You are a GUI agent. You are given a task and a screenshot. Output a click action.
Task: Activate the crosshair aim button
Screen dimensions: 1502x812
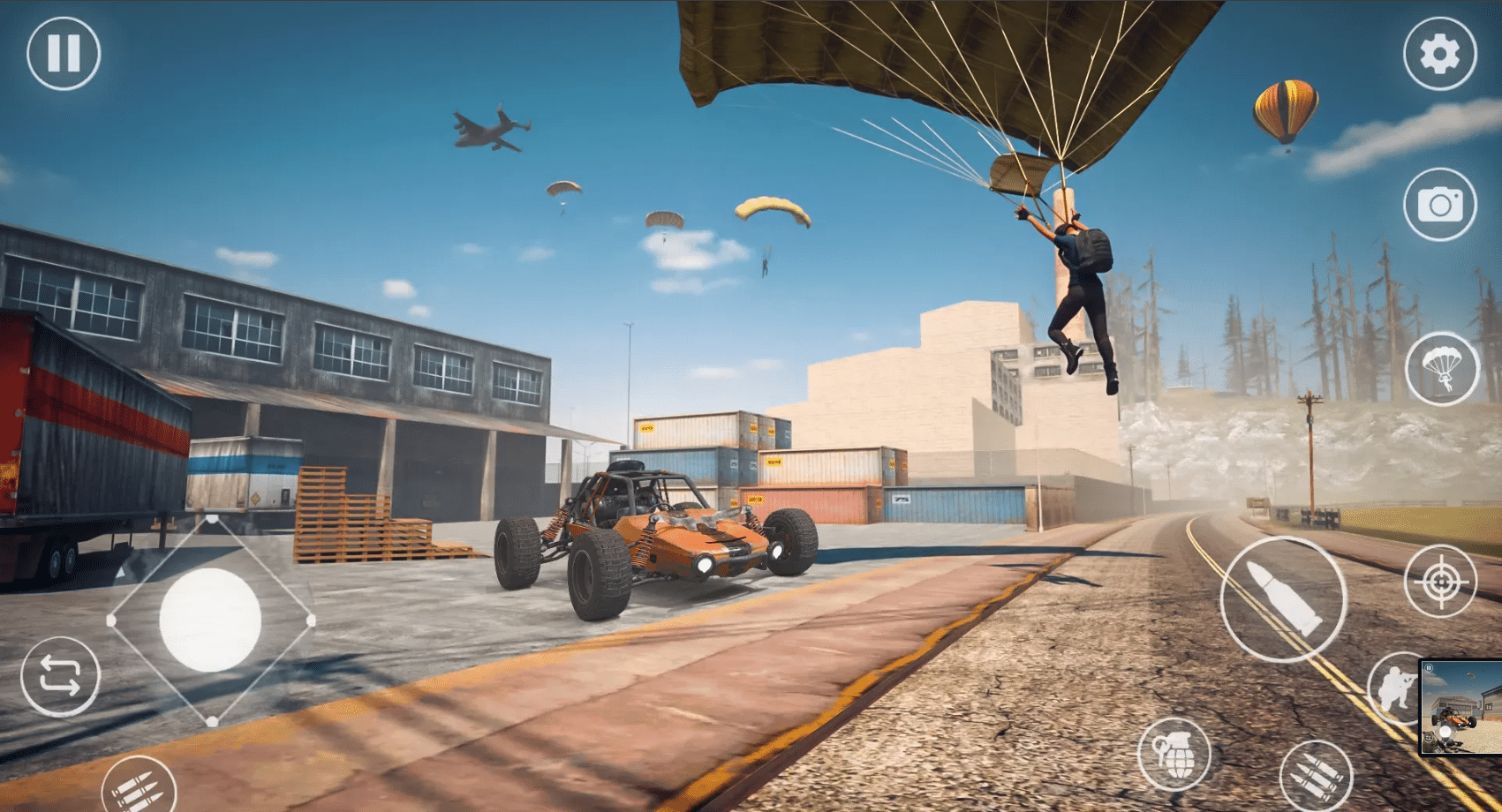click(x=1440, y=582)
